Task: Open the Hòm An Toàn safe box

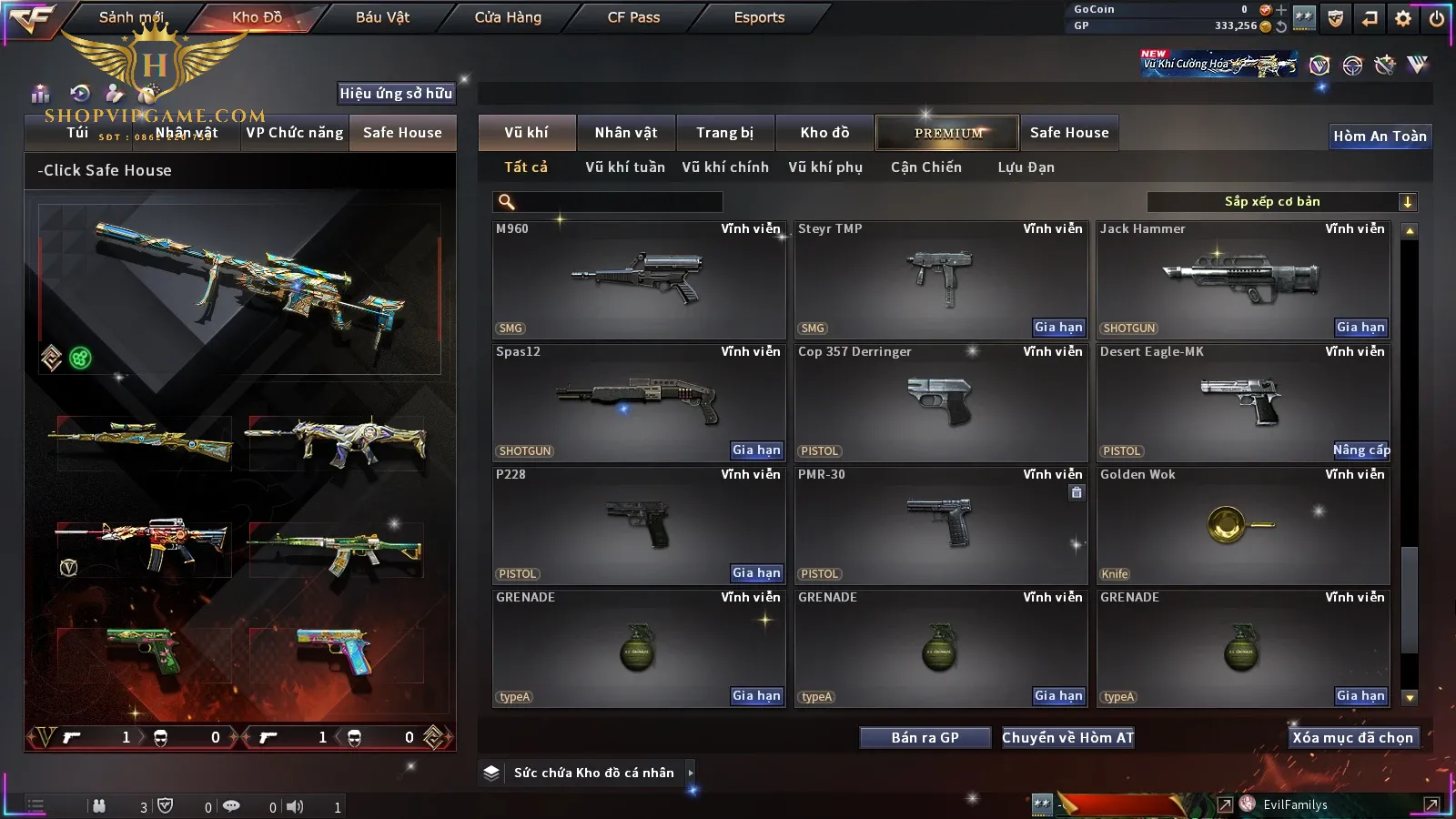Action: click(1380, 136)
